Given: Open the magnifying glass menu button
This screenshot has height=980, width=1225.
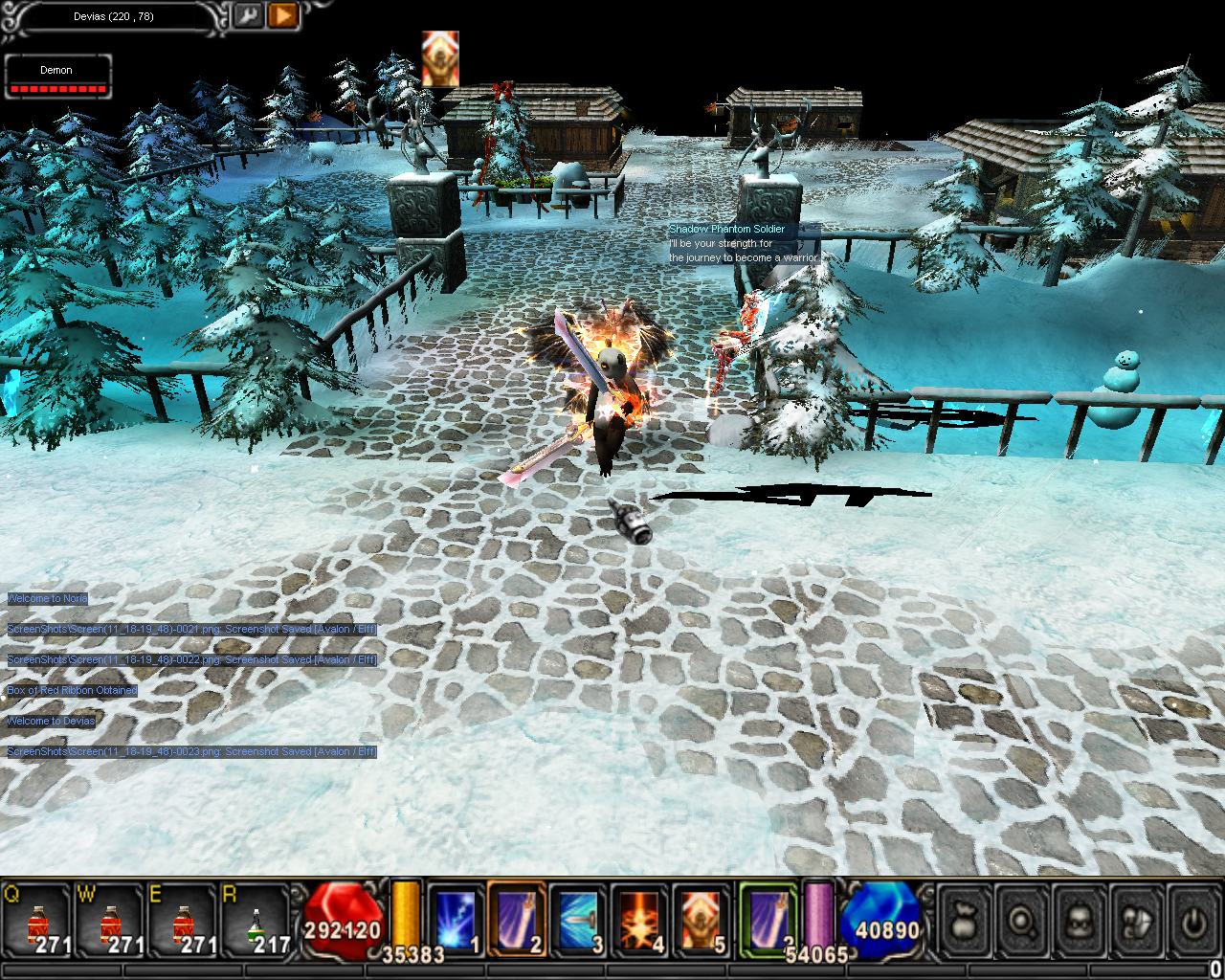Looking at the screenshot, I should pos(1023,923).
